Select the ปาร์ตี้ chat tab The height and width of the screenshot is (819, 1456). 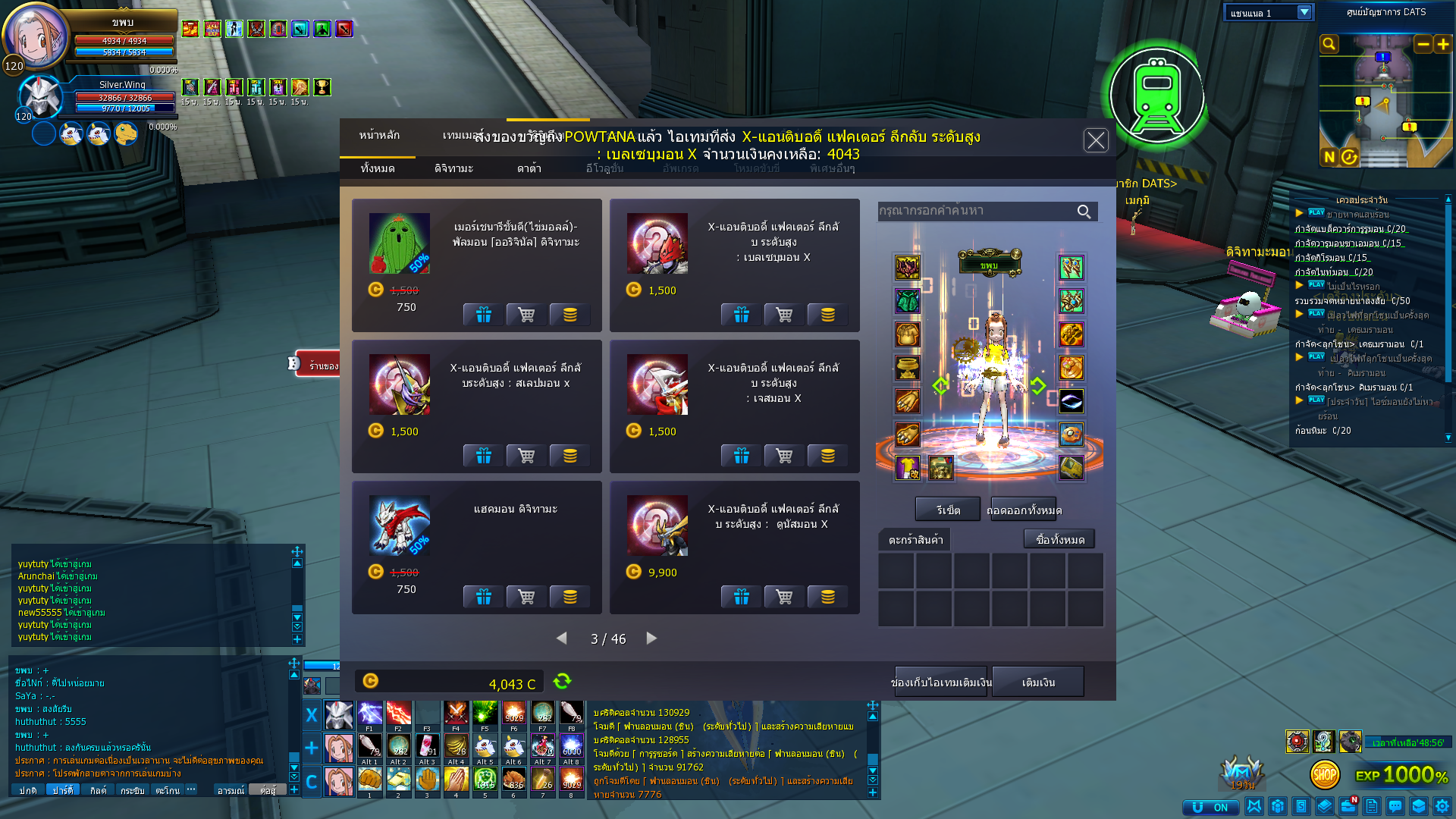tap(63, 789)
